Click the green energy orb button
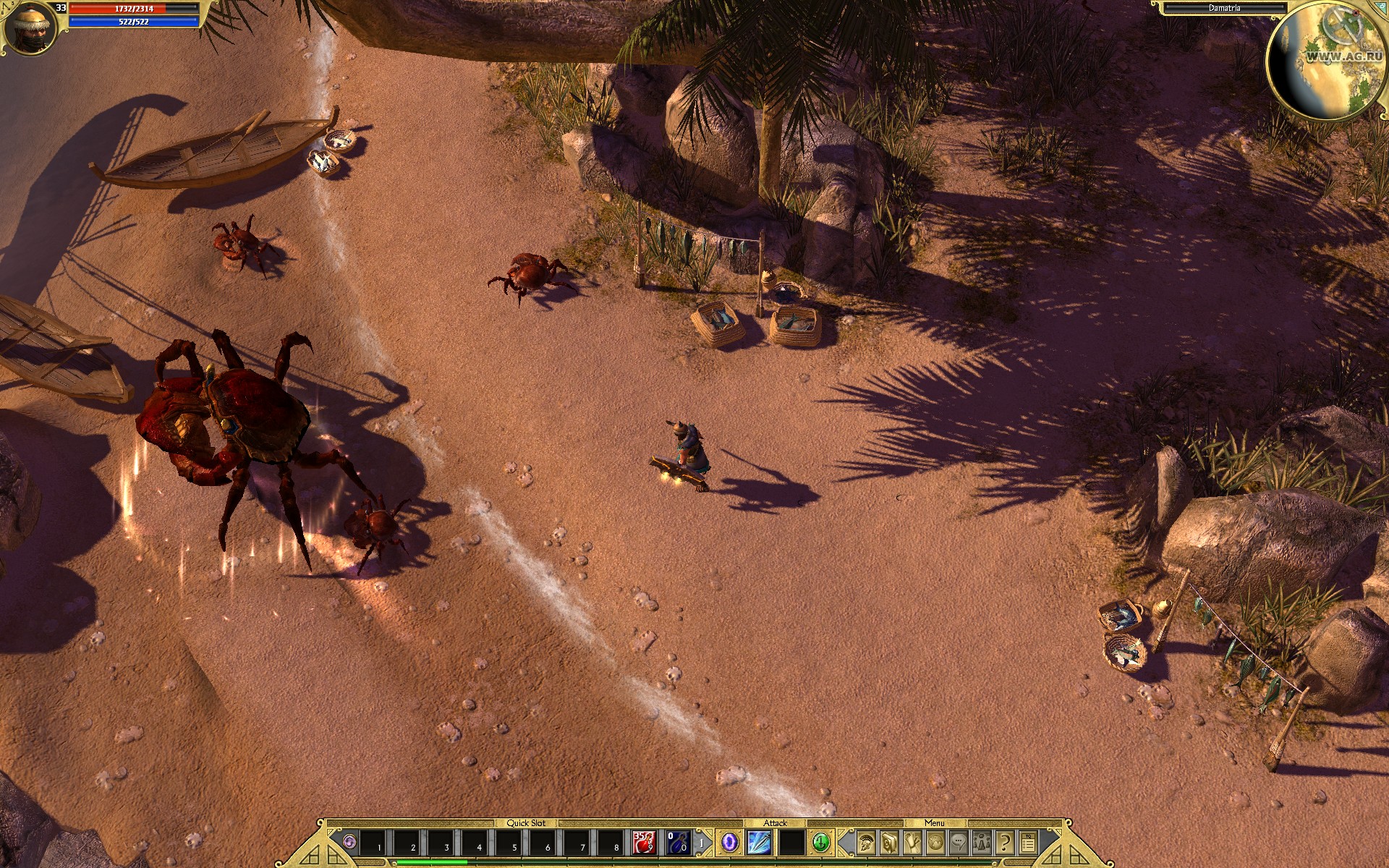 (823, 843)
